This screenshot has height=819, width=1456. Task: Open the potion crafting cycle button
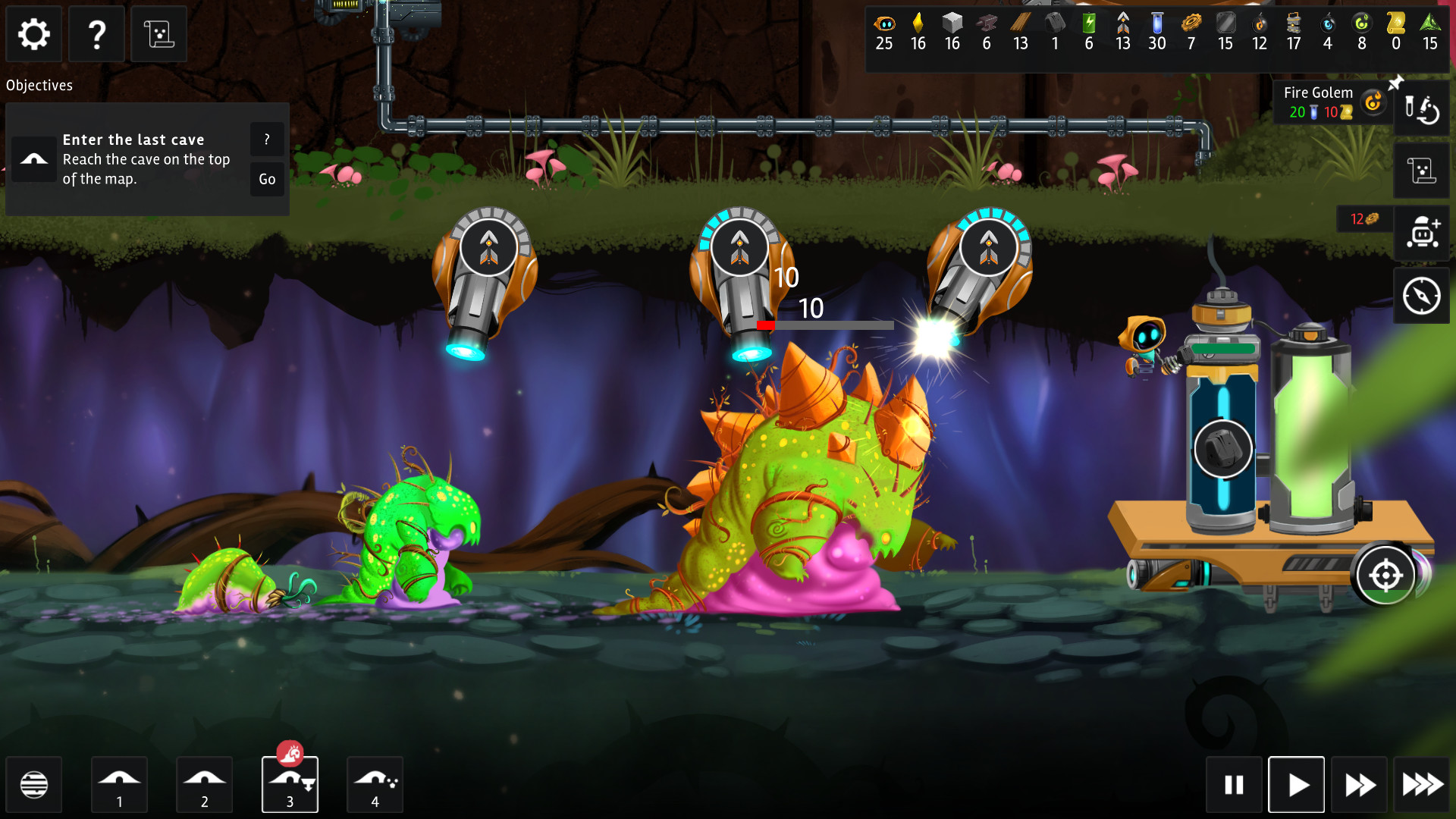pyautogui.click(x=1421, y=108)
